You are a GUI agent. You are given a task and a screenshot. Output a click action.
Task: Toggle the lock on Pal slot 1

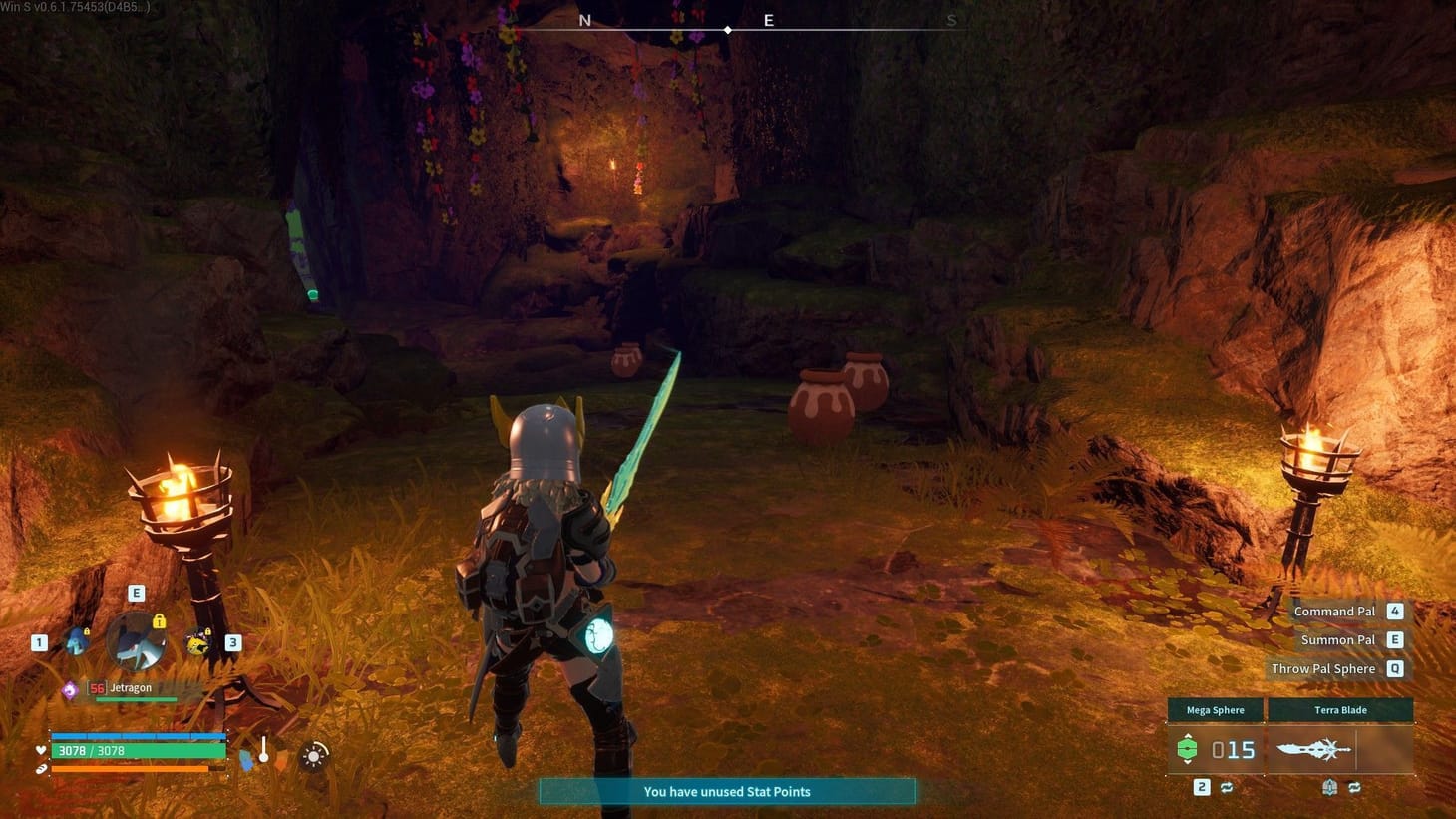[x=87, y=632]
